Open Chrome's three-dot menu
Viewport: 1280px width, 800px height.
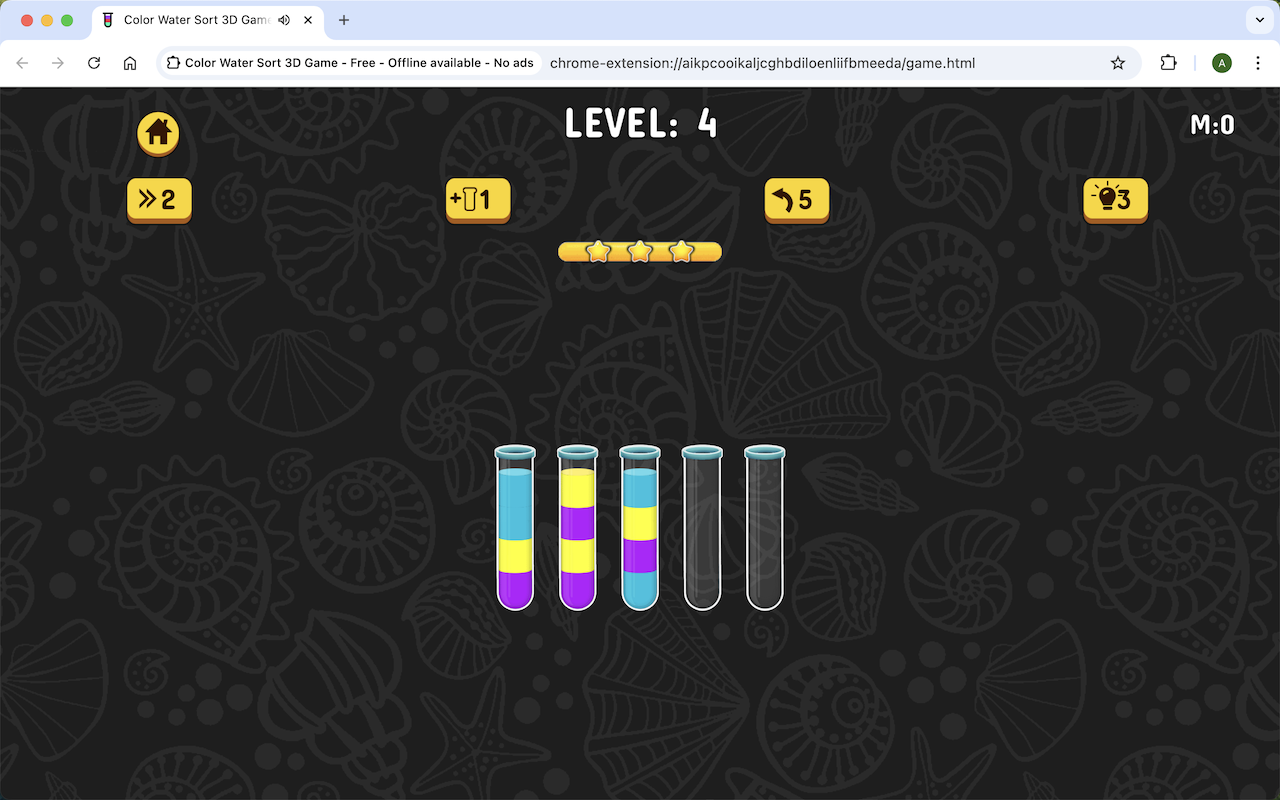click(1258, 62)
